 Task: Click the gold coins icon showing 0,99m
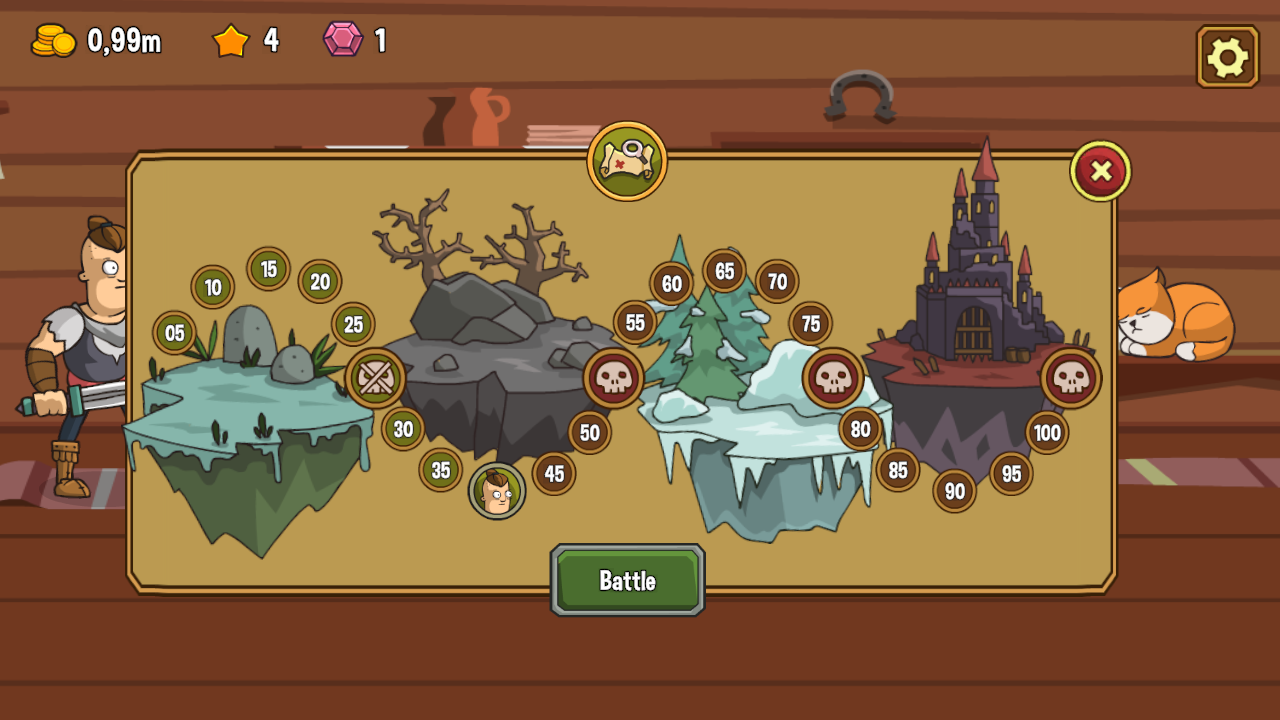pos(55,41)
